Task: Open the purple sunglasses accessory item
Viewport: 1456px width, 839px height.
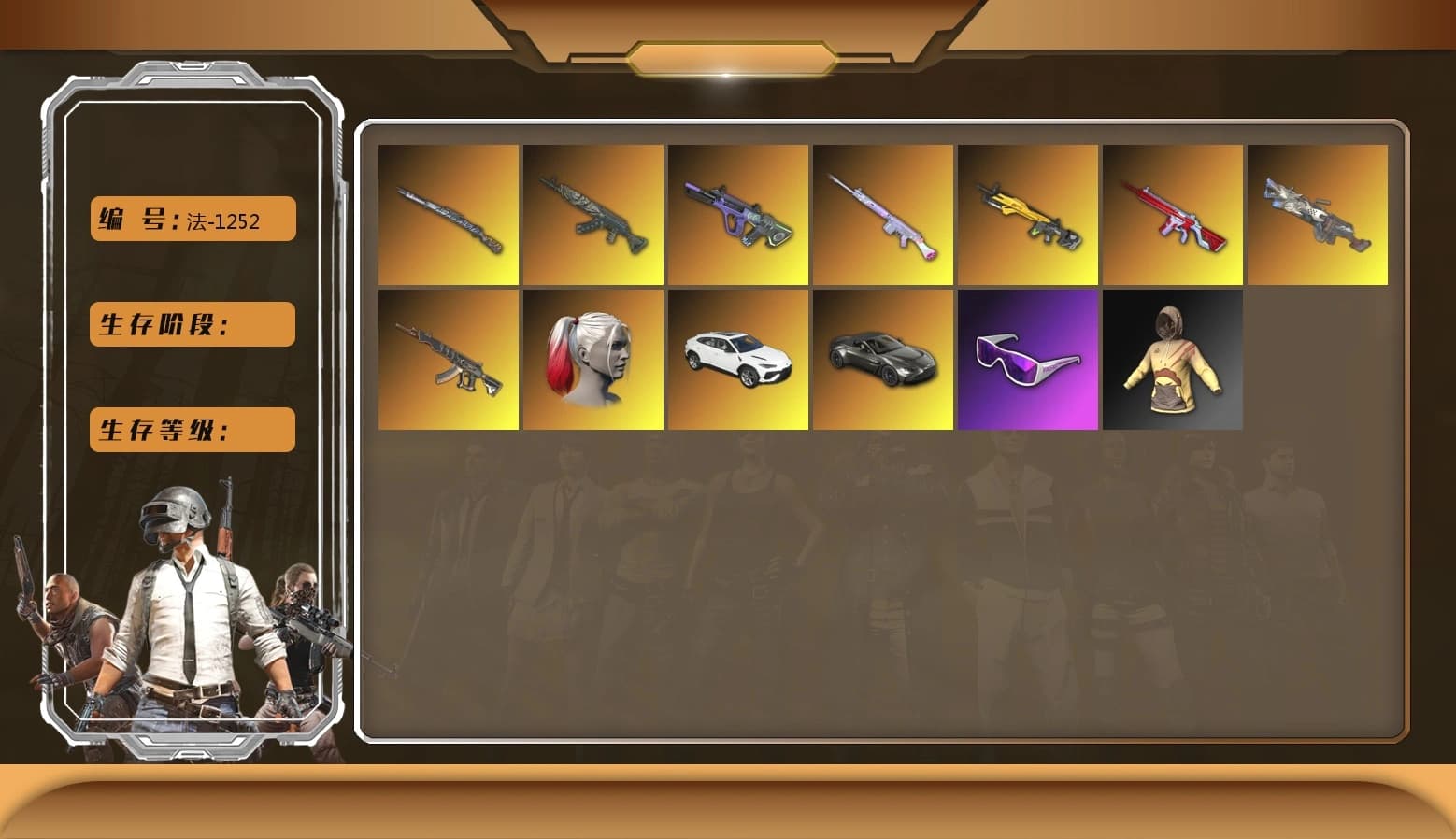Action: point(1027,360)
